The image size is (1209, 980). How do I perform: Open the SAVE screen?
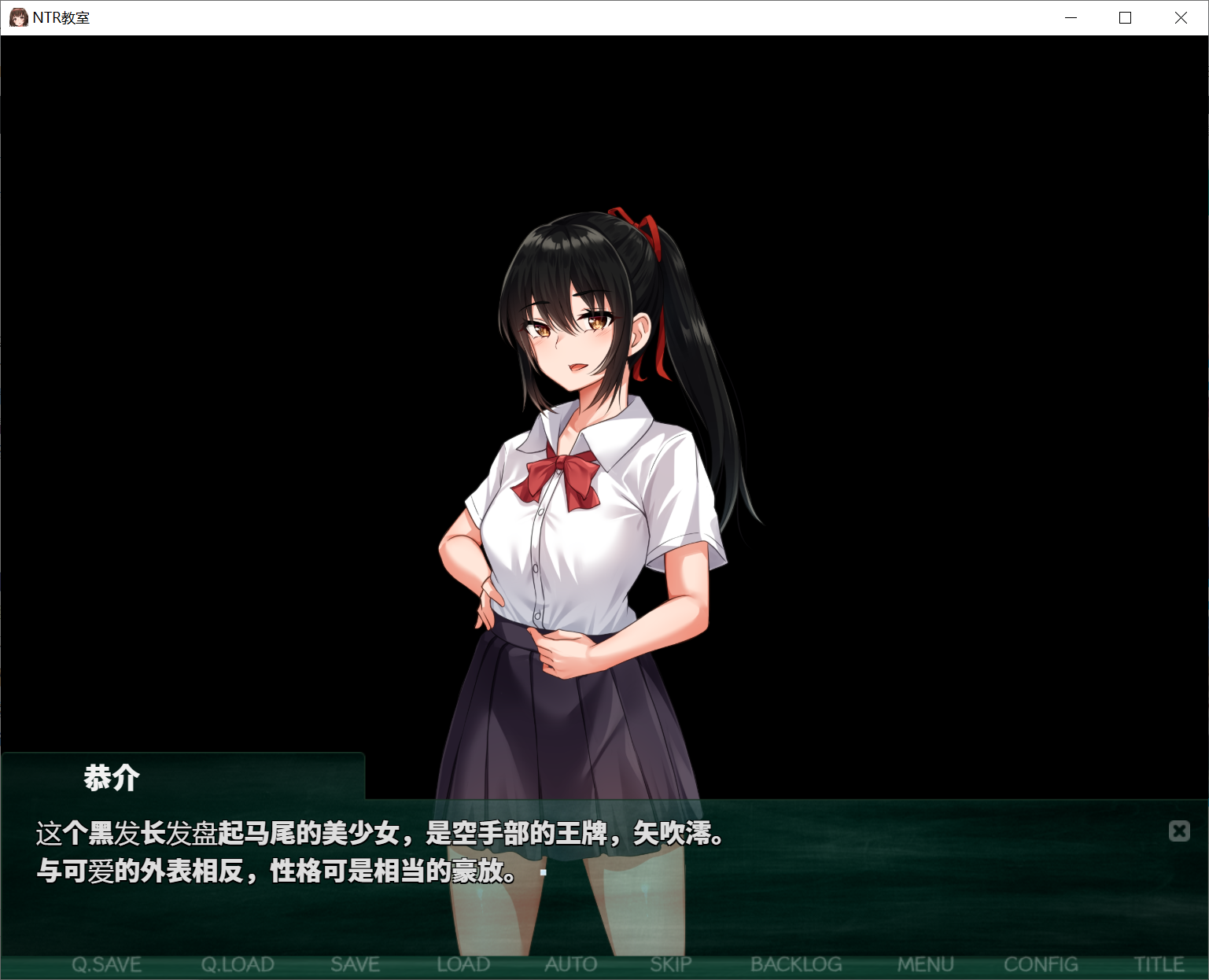tap(355, 964)
